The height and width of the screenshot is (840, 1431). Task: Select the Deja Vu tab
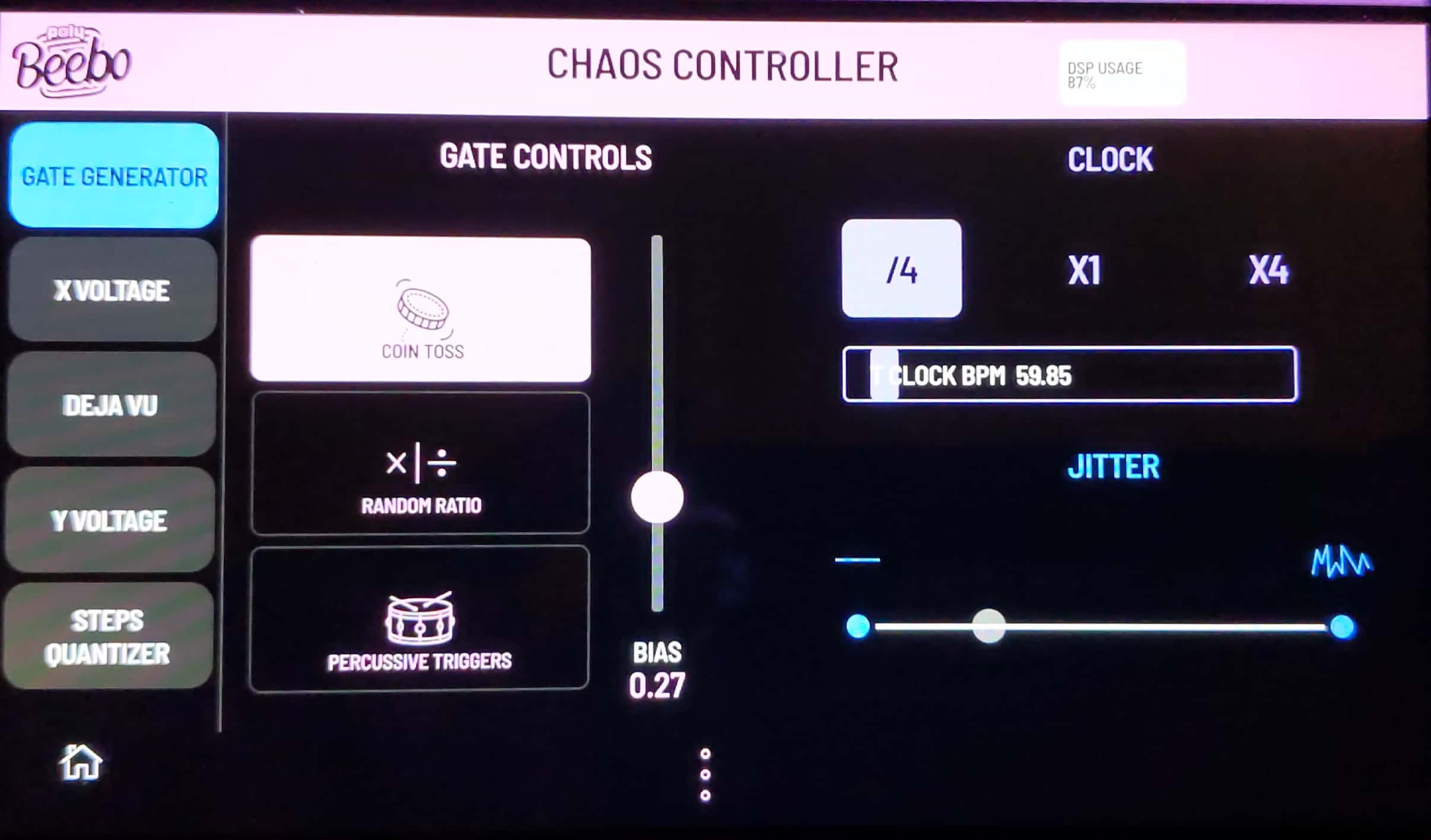click(111, 405)
